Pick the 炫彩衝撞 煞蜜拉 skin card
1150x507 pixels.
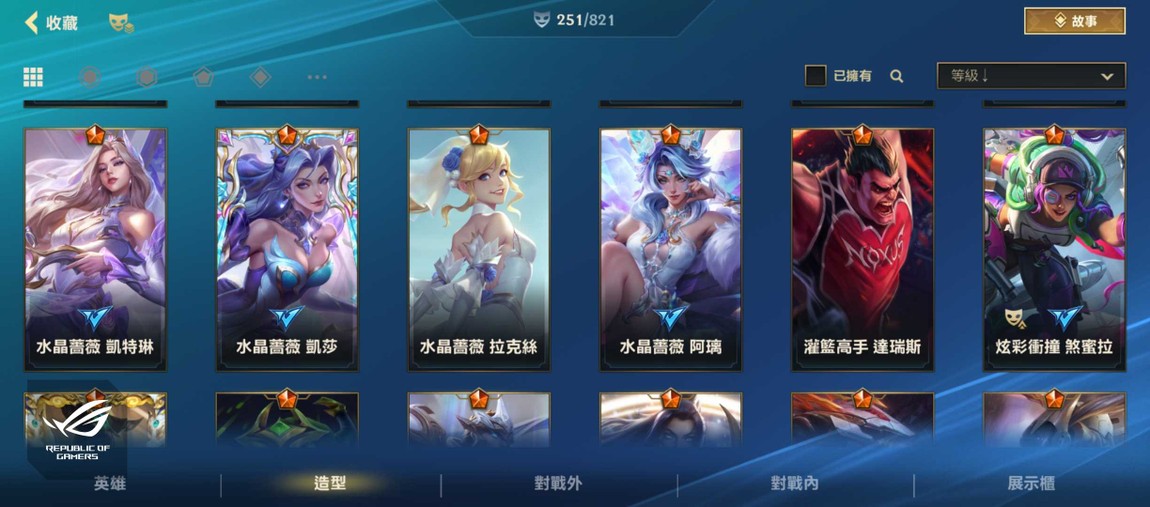coord(1054,248)
